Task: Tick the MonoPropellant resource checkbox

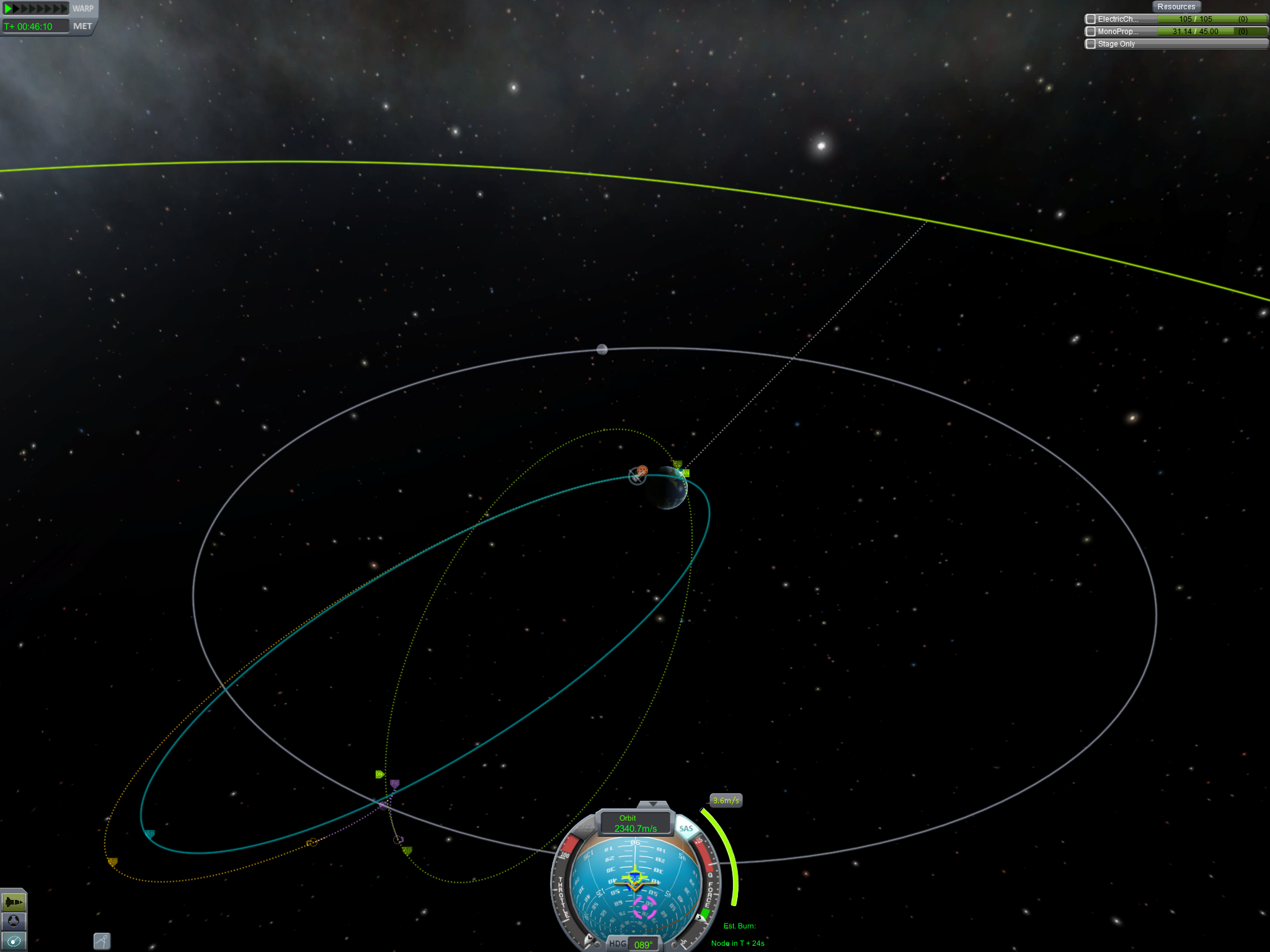Action: (x=1091, y=32)
